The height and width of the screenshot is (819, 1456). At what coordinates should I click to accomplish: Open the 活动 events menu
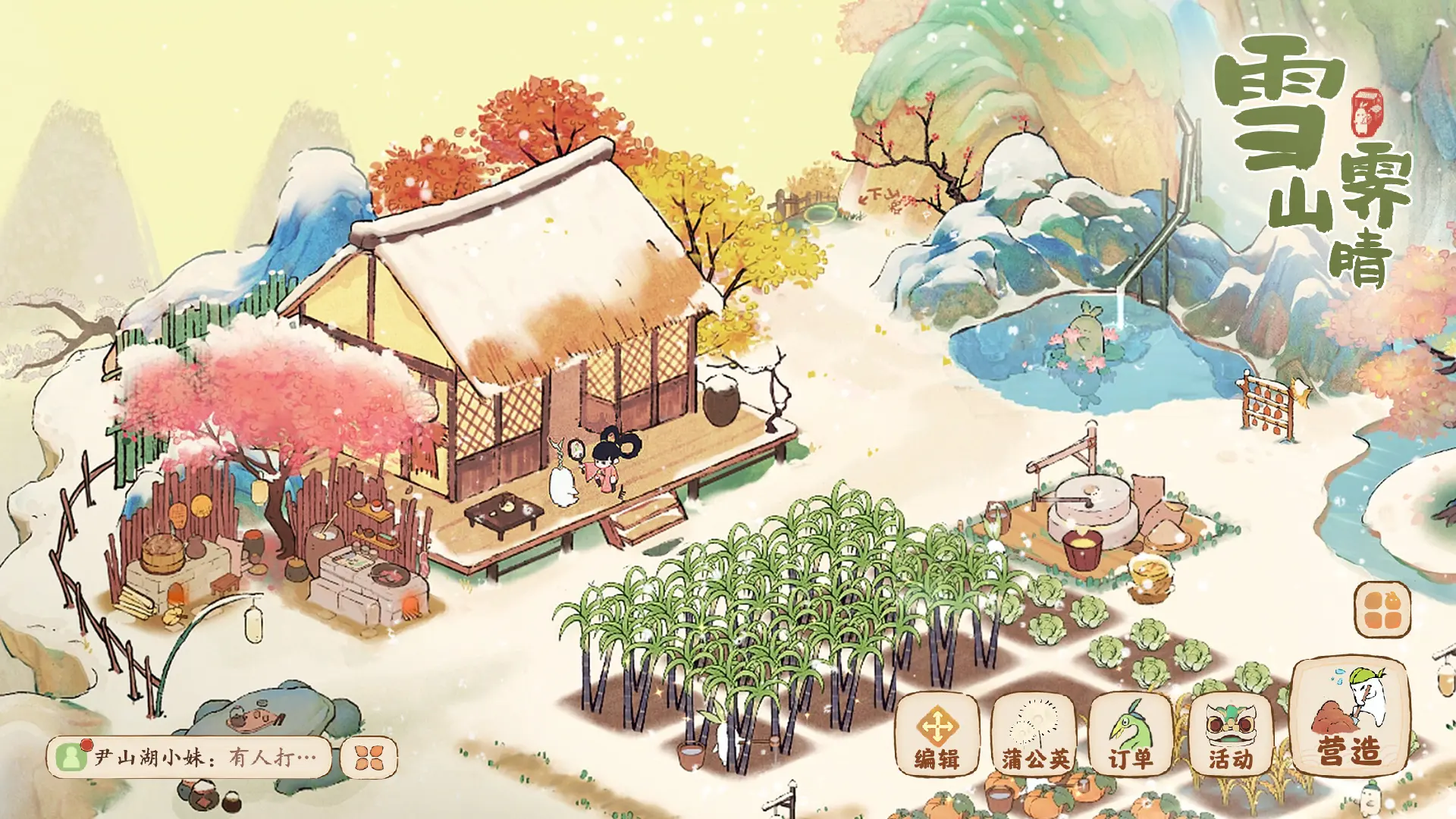tap(1230, 733)
